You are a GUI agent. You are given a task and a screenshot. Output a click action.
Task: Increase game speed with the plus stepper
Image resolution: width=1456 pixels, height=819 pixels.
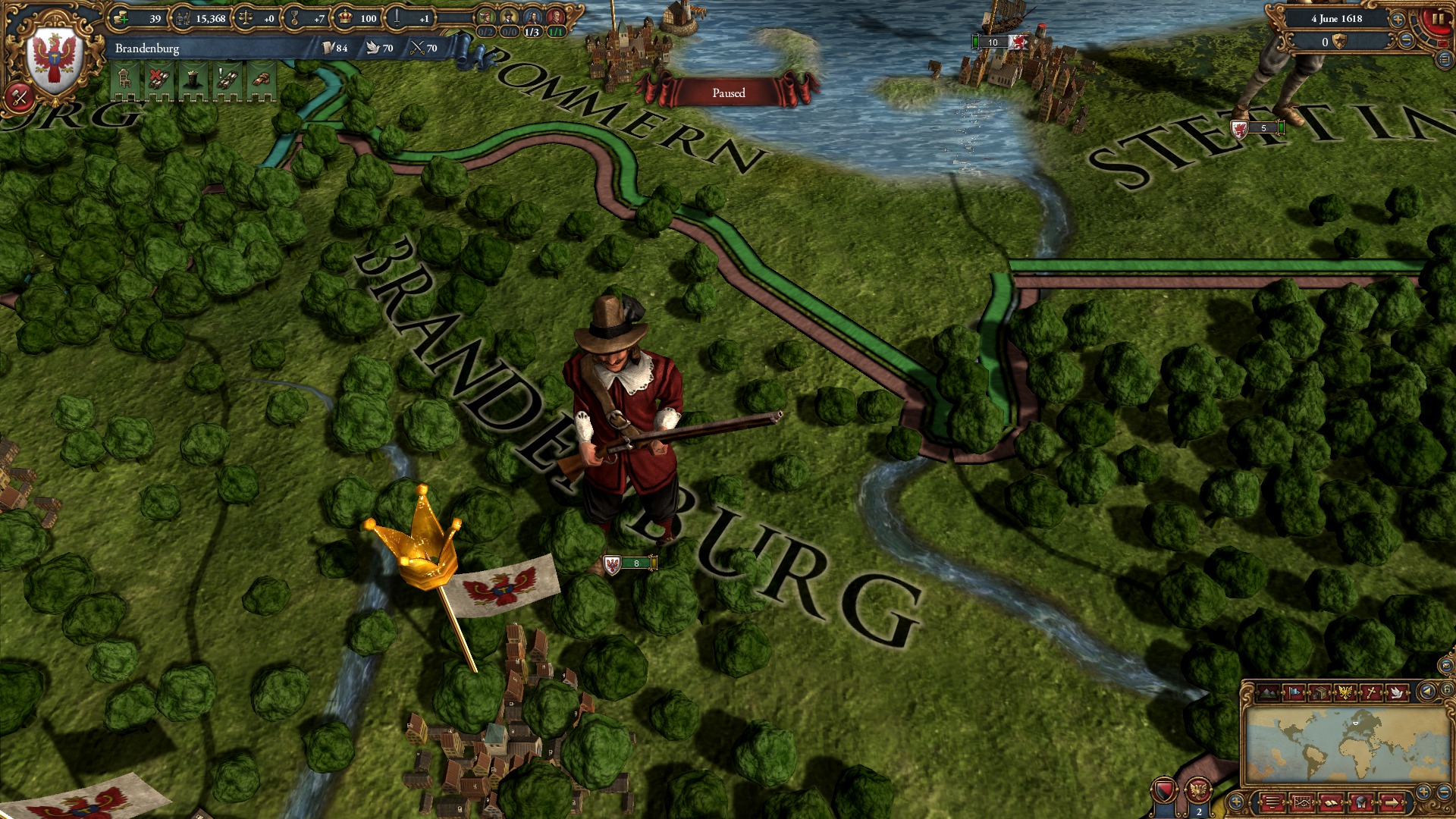pos(1397,19)
